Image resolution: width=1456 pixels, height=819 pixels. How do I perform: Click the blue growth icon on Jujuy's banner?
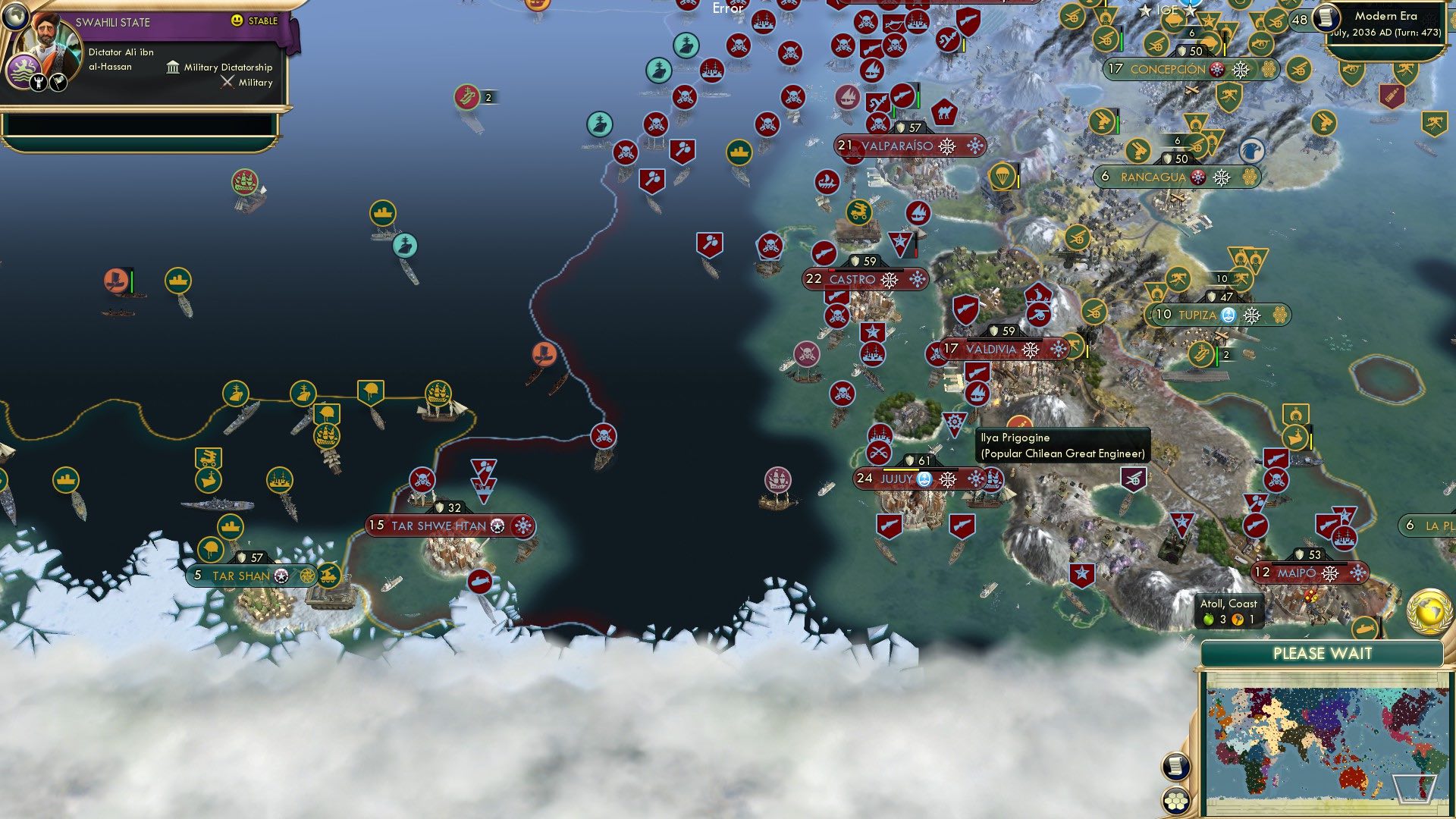(924, 479)
